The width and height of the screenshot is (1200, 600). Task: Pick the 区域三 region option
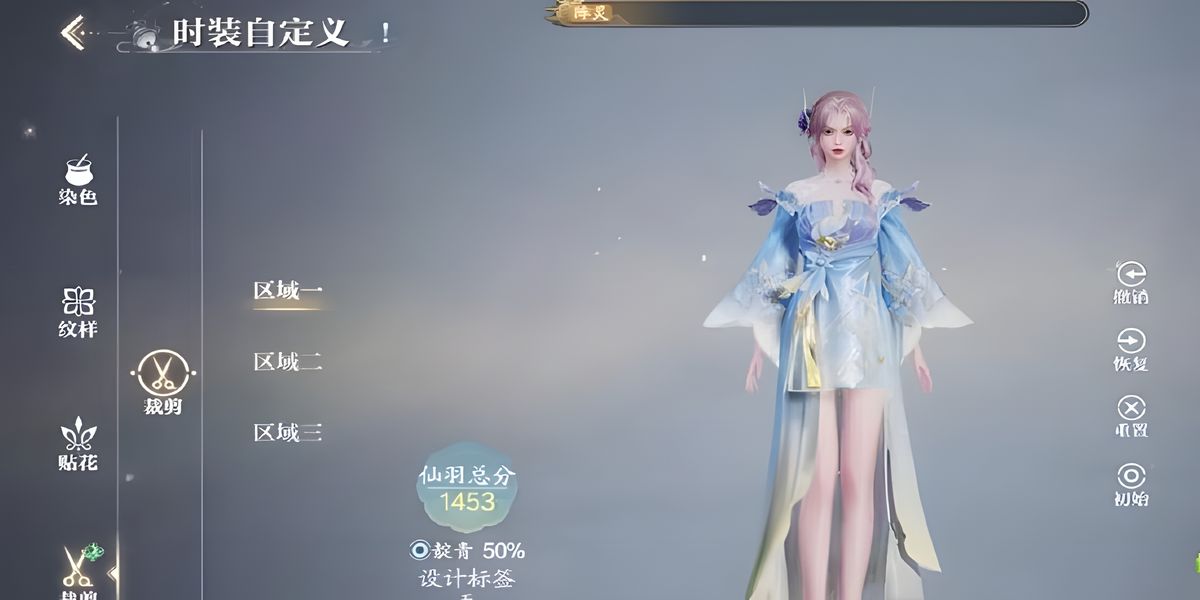287,433
